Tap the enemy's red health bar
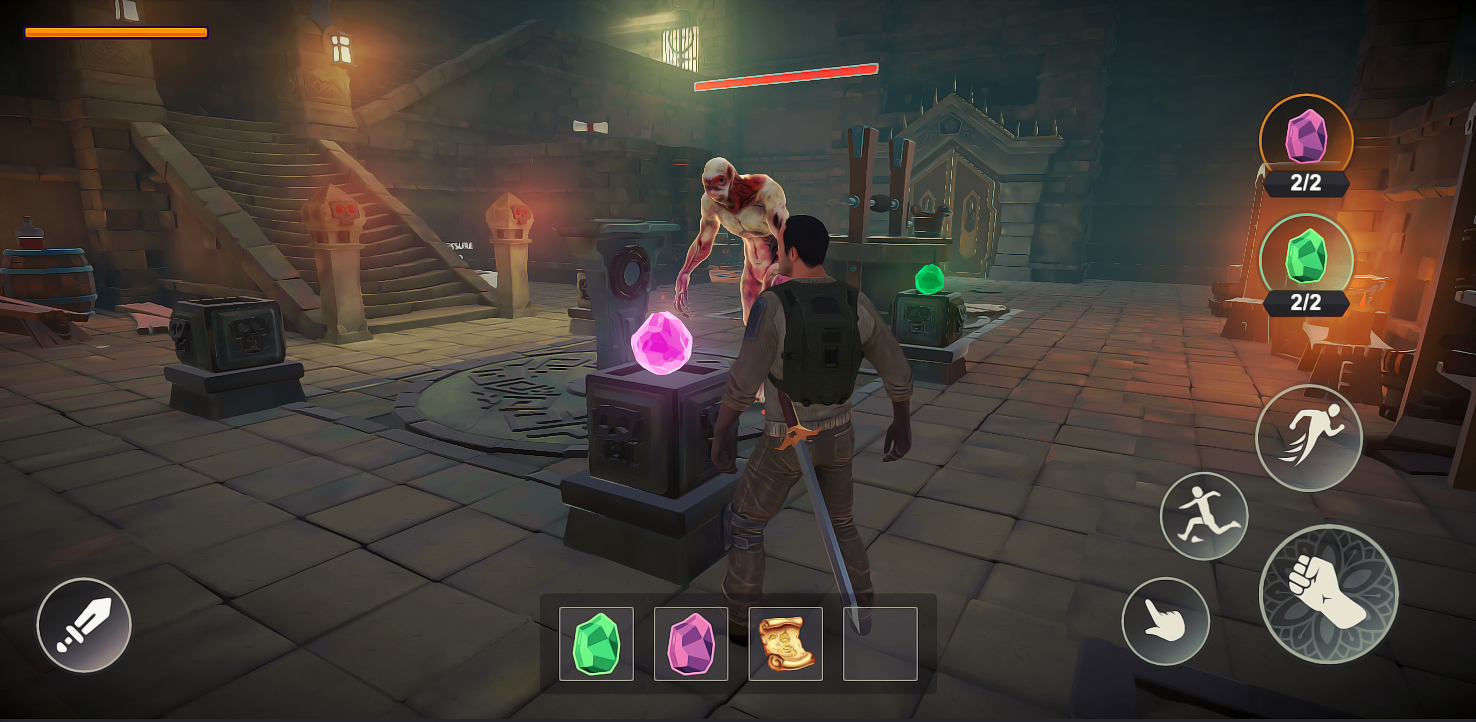The image size is (1476, 722). pos(787,76)
